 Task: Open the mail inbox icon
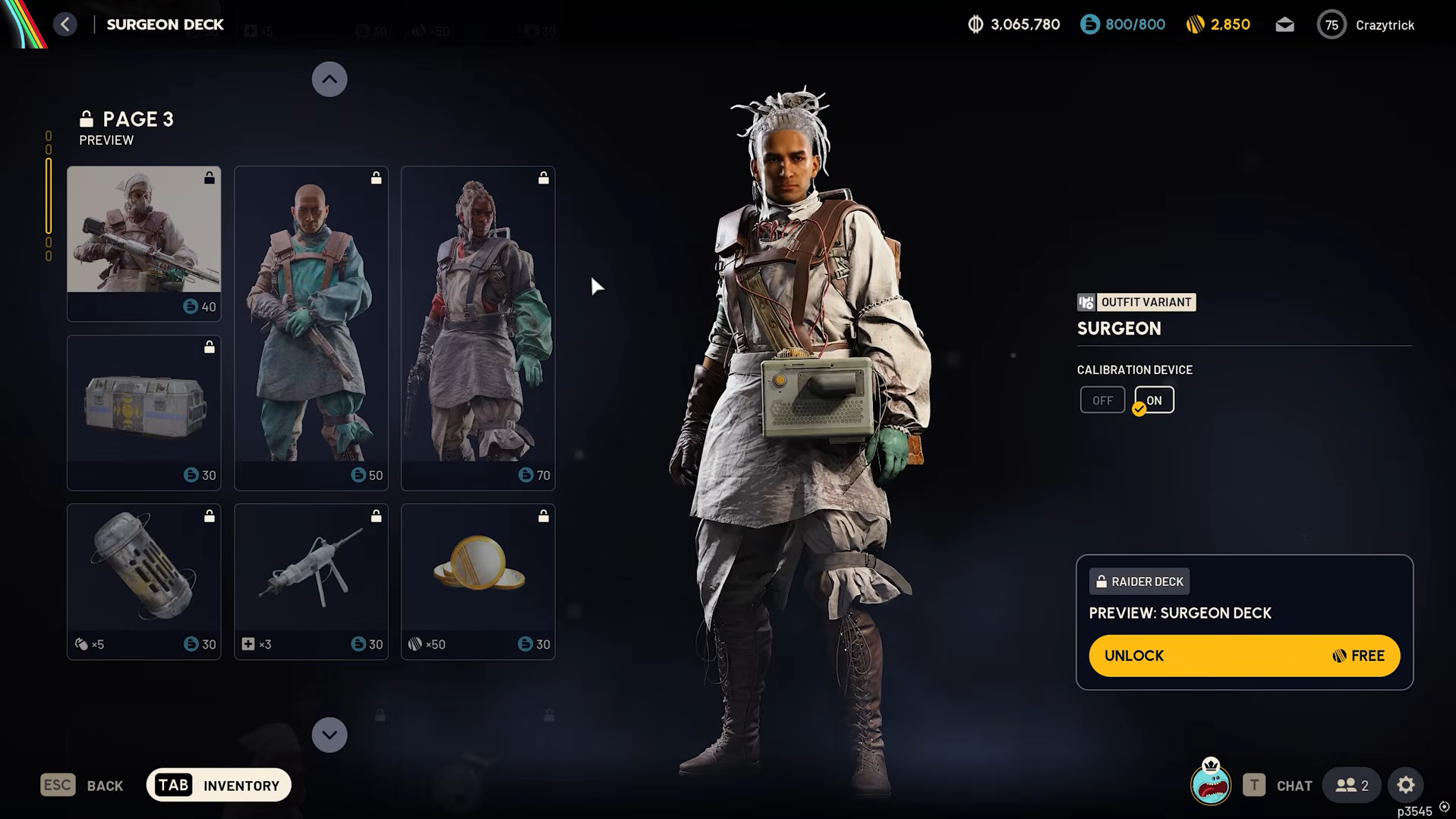[1284, 25]
